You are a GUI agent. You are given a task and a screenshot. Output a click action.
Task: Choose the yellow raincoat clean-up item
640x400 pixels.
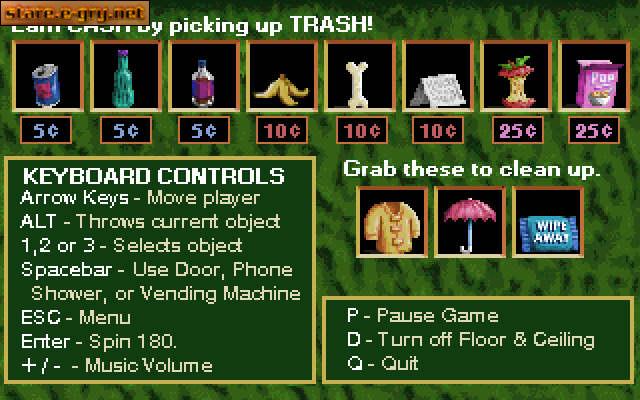pos(387,219)
